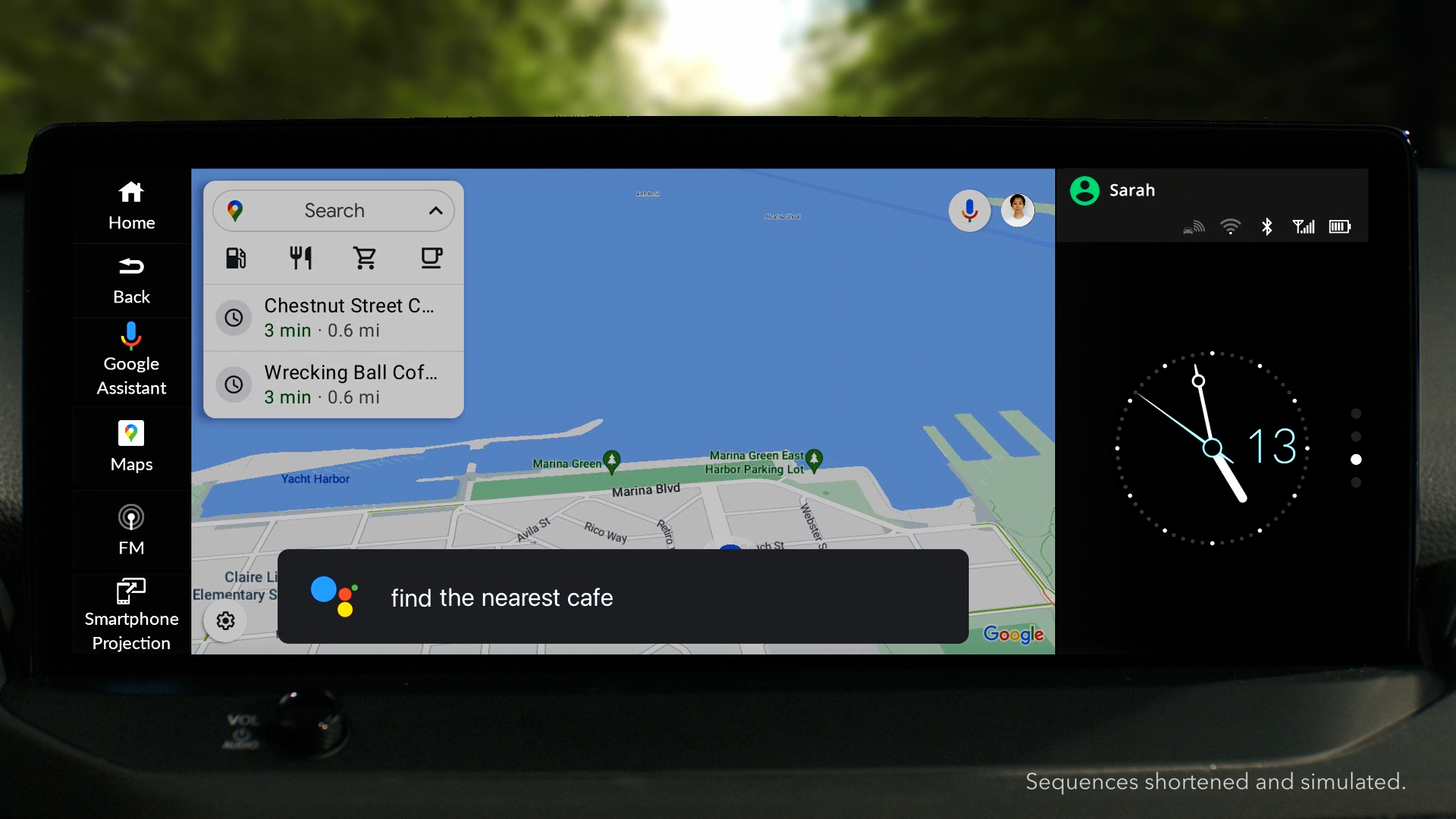1456x819 pixels.
Task: Select Chestnut Street Coffee destination
Action: tap(334, 318)
